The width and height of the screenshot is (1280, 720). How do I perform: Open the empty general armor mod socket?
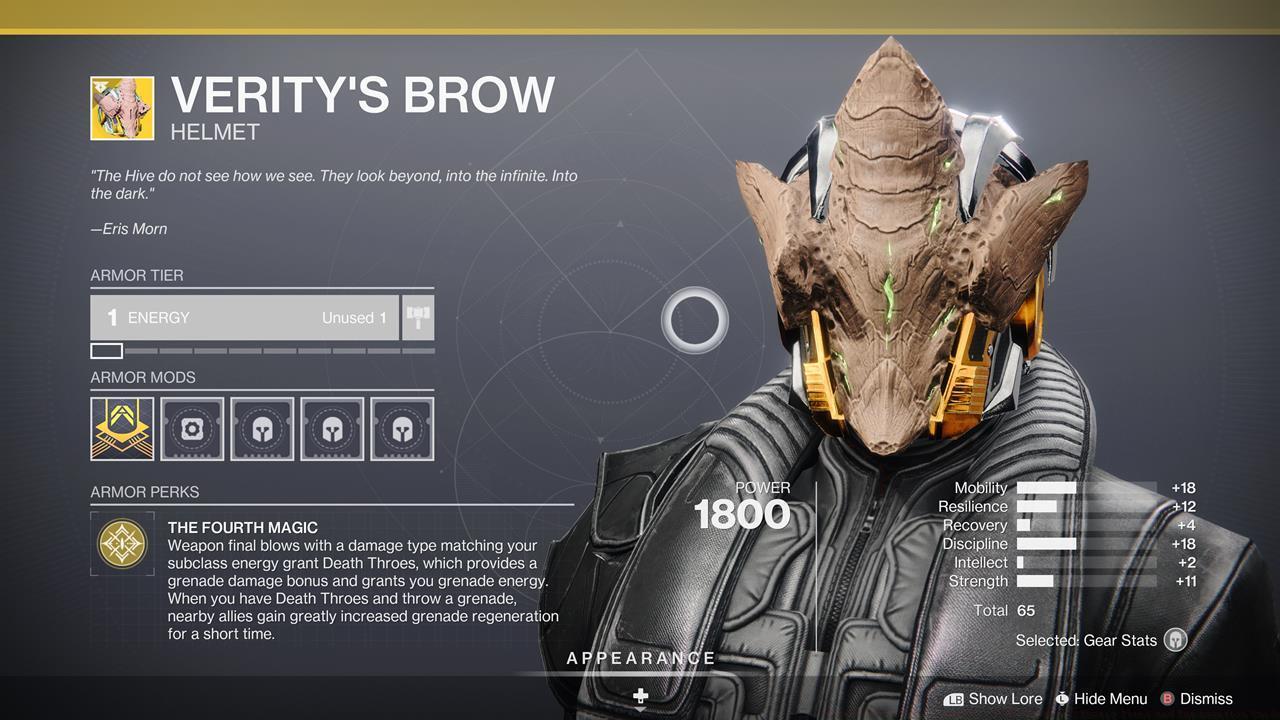pyautogui.click(x=191, y=429)
